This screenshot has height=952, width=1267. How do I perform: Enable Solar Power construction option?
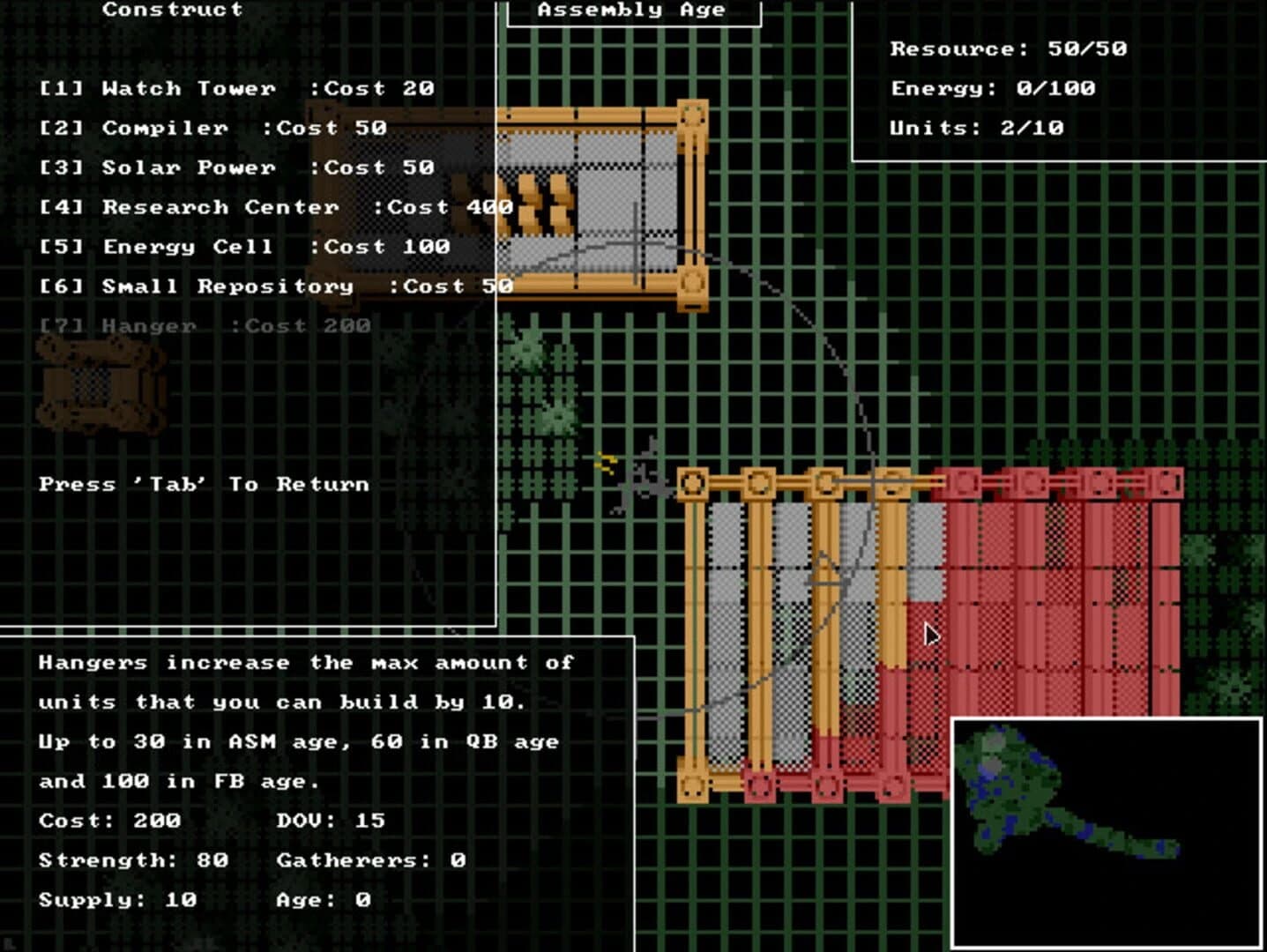234,167
